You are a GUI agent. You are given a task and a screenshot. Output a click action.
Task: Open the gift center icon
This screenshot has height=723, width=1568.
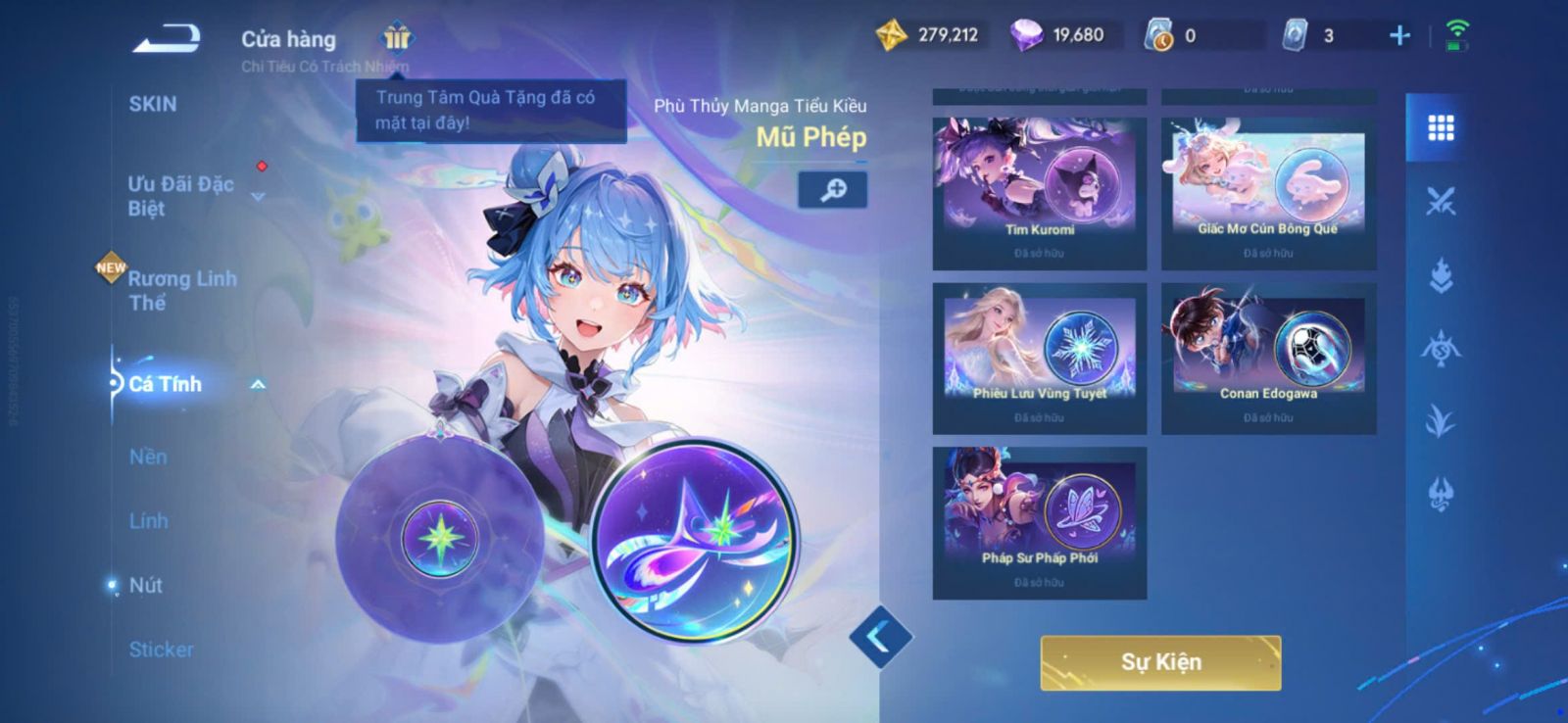pyautogui.click(x=397, y=37)
